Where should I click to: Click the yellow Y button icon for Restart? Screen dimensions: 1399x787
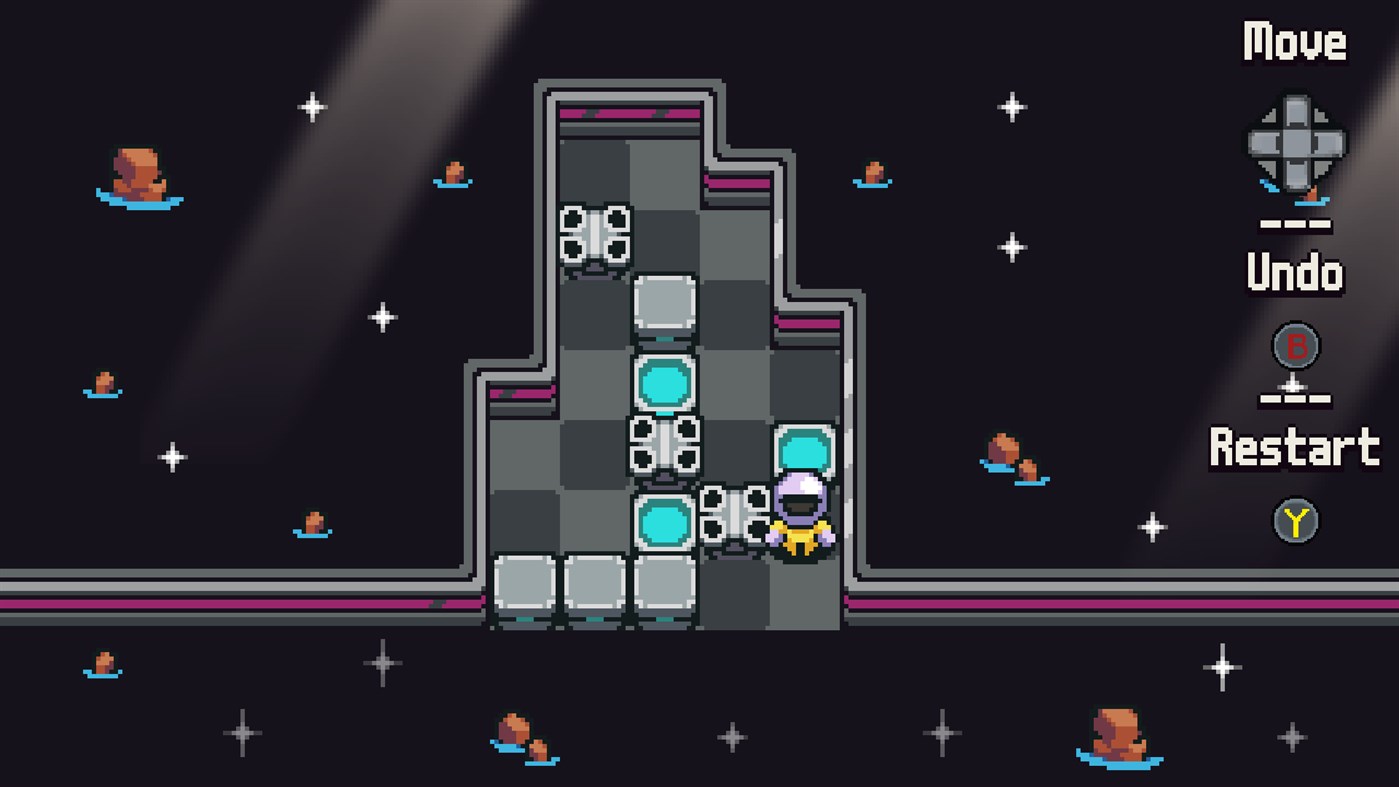(x=1297, y=519)
